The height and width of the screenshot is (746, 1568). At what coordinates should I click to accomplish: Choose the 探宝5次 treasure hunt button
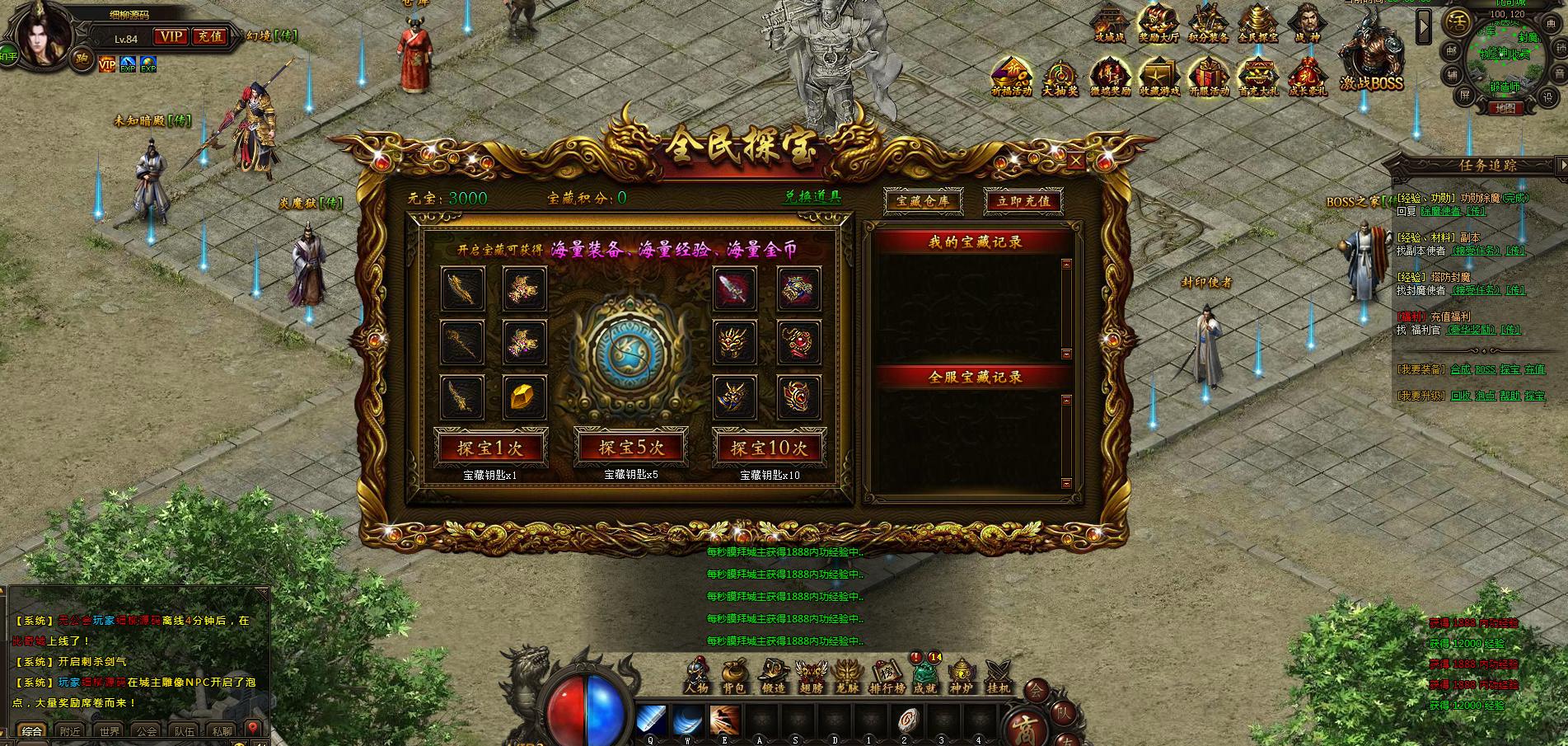pyautogui.click(x=630, y=448)
